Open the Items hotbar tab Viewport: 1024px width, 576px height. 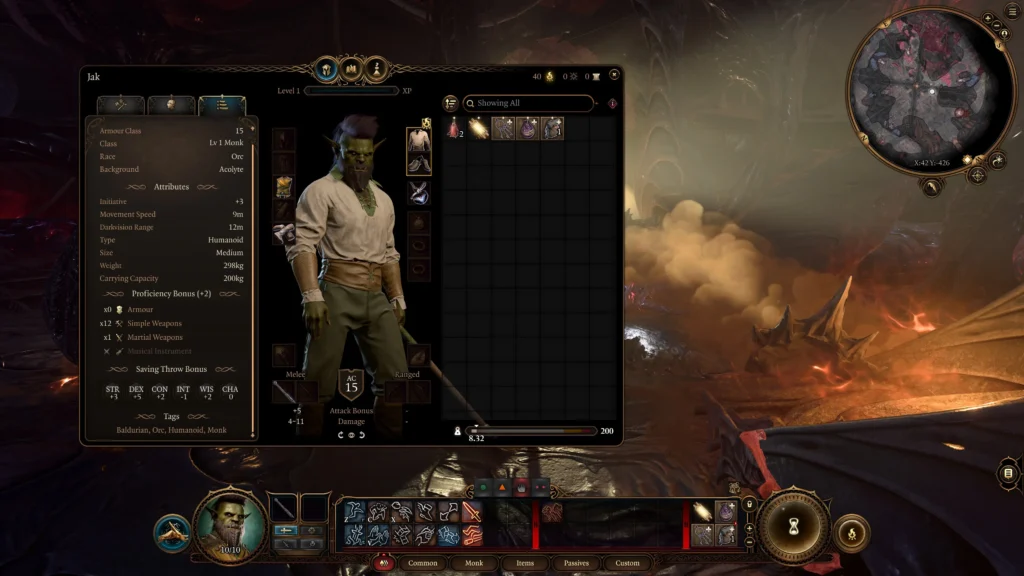[x=525, y=563]
